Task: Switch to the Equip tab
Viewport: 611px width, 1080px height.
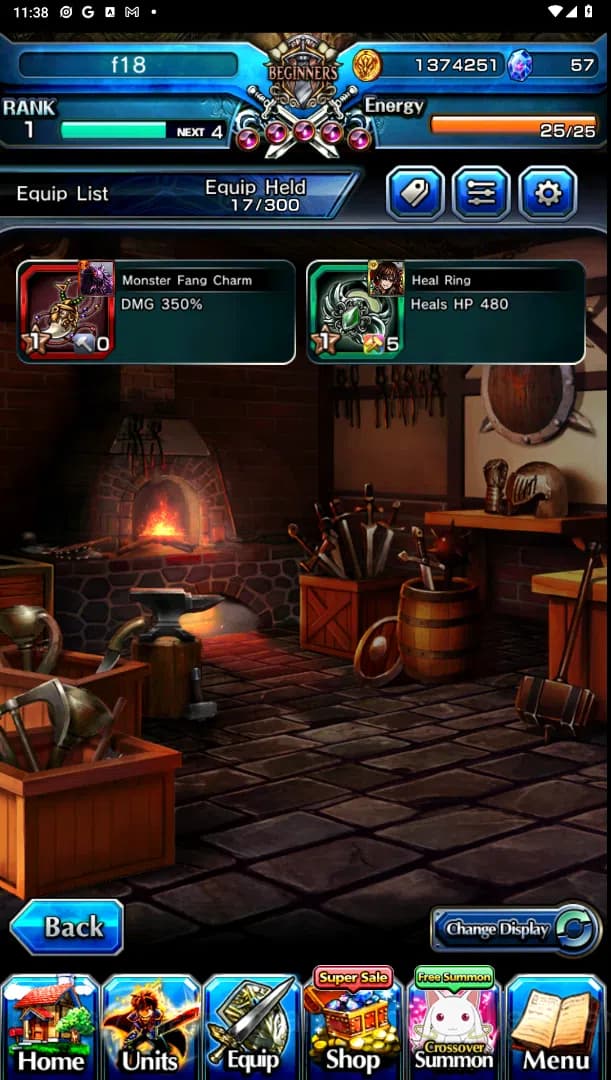Action: 252,1026
